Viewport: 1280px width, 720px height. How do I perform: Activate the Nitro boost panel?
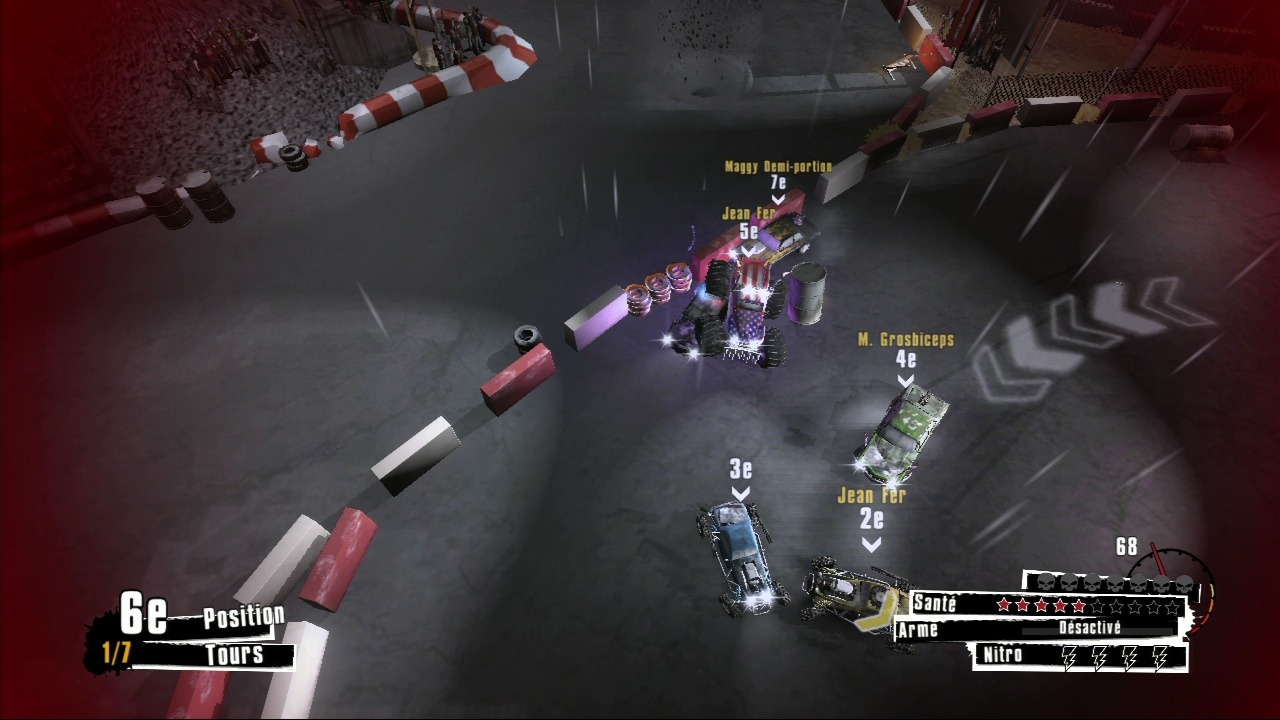(1080, 656)
